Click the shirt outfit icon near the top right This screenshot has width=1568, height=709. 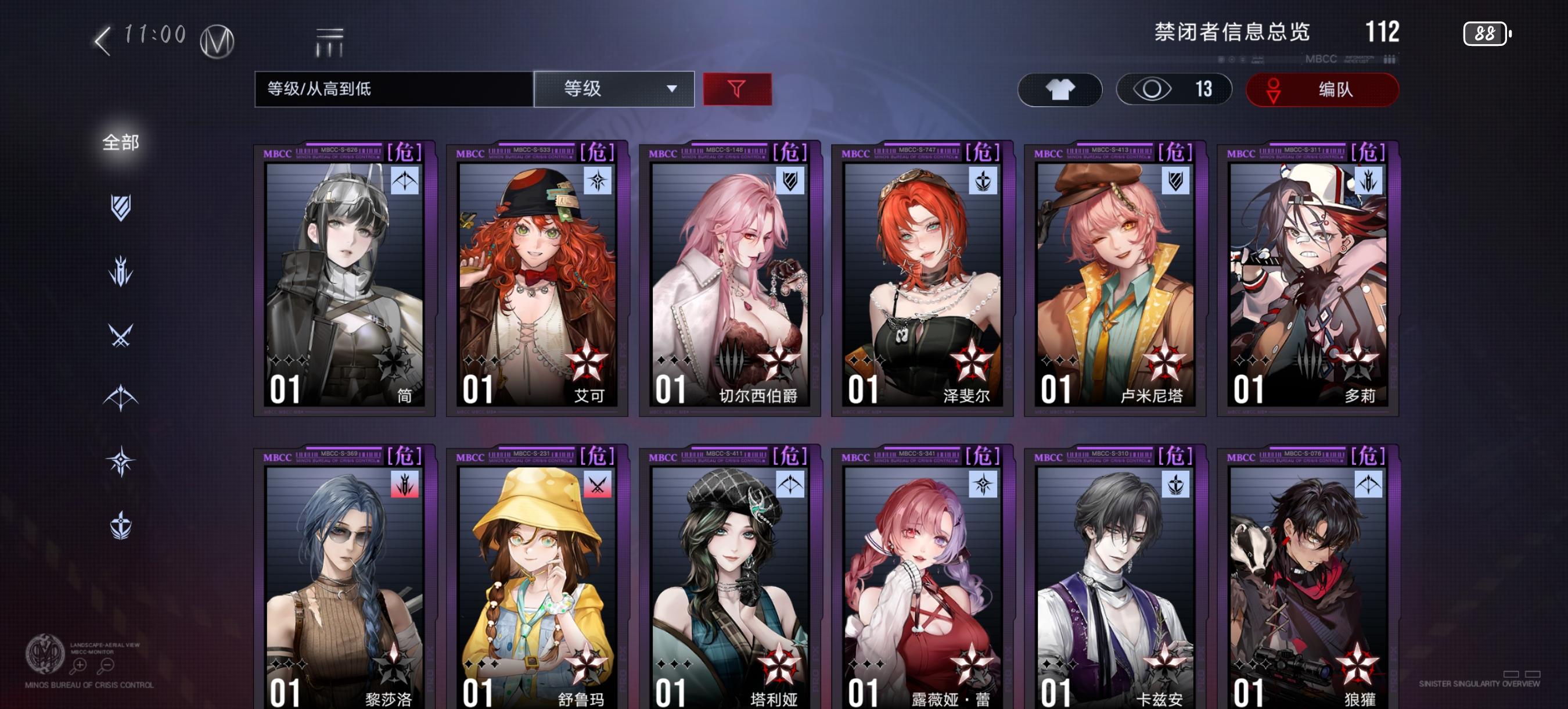point(1059,89)
